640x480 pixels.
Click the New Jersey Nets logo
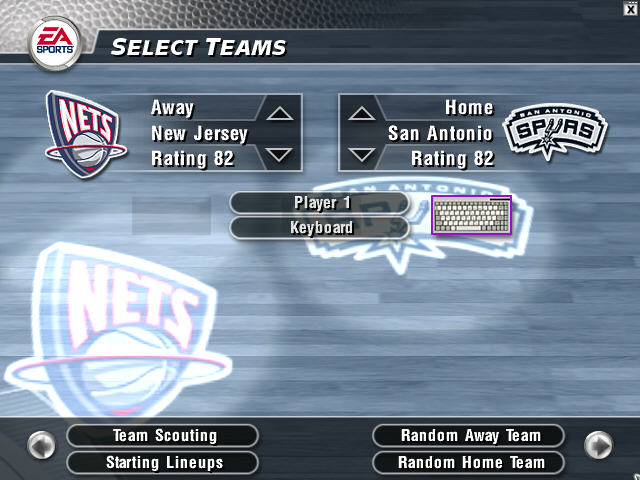pos(86,130)
